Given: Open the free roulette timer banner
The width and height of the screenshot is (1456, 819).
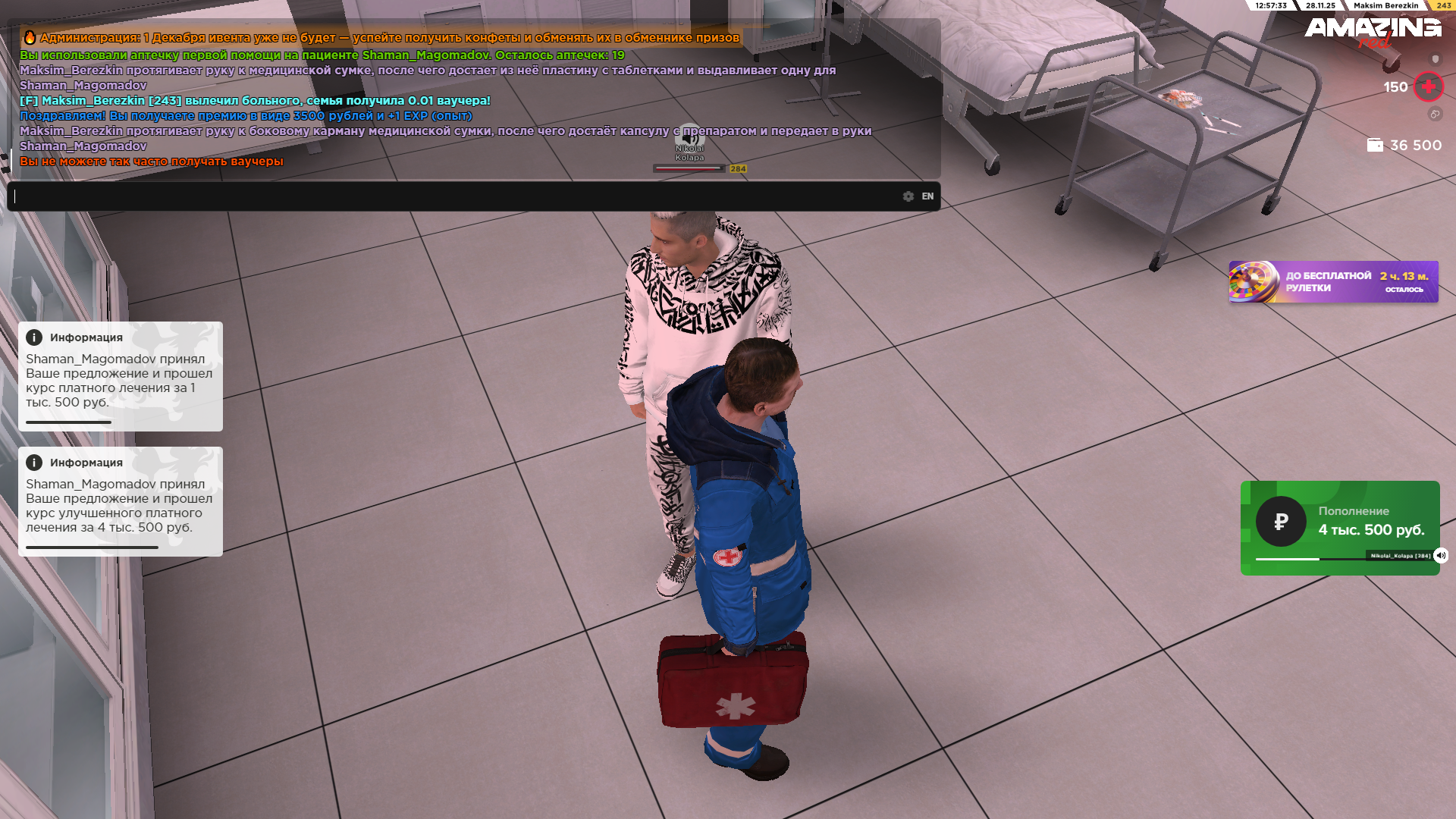Looking at the screenshot, I should 1333,282.
